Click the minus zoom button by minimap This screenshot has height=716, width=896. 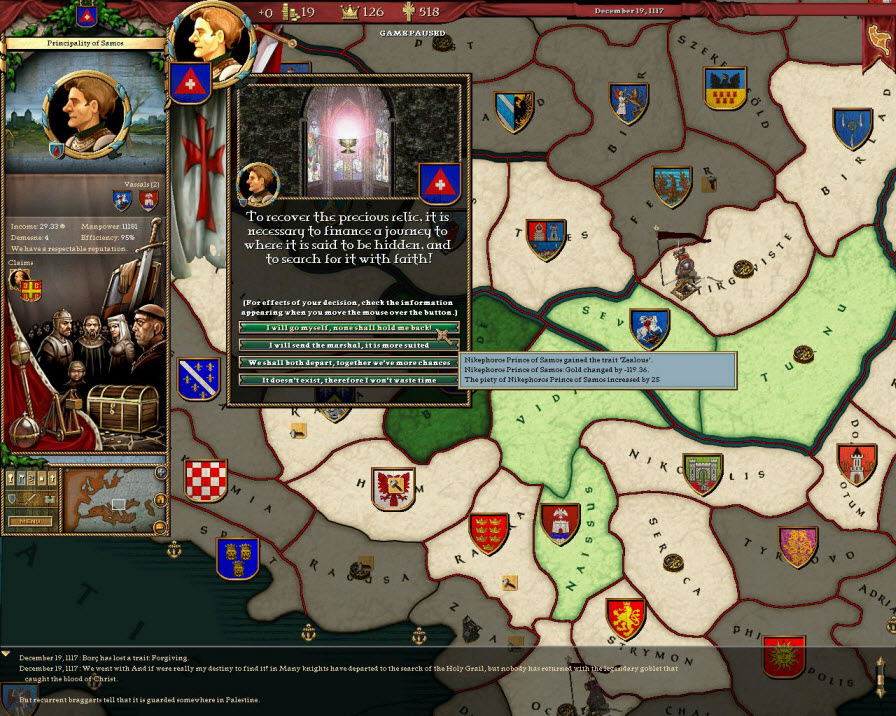click(x=161, y=527)
